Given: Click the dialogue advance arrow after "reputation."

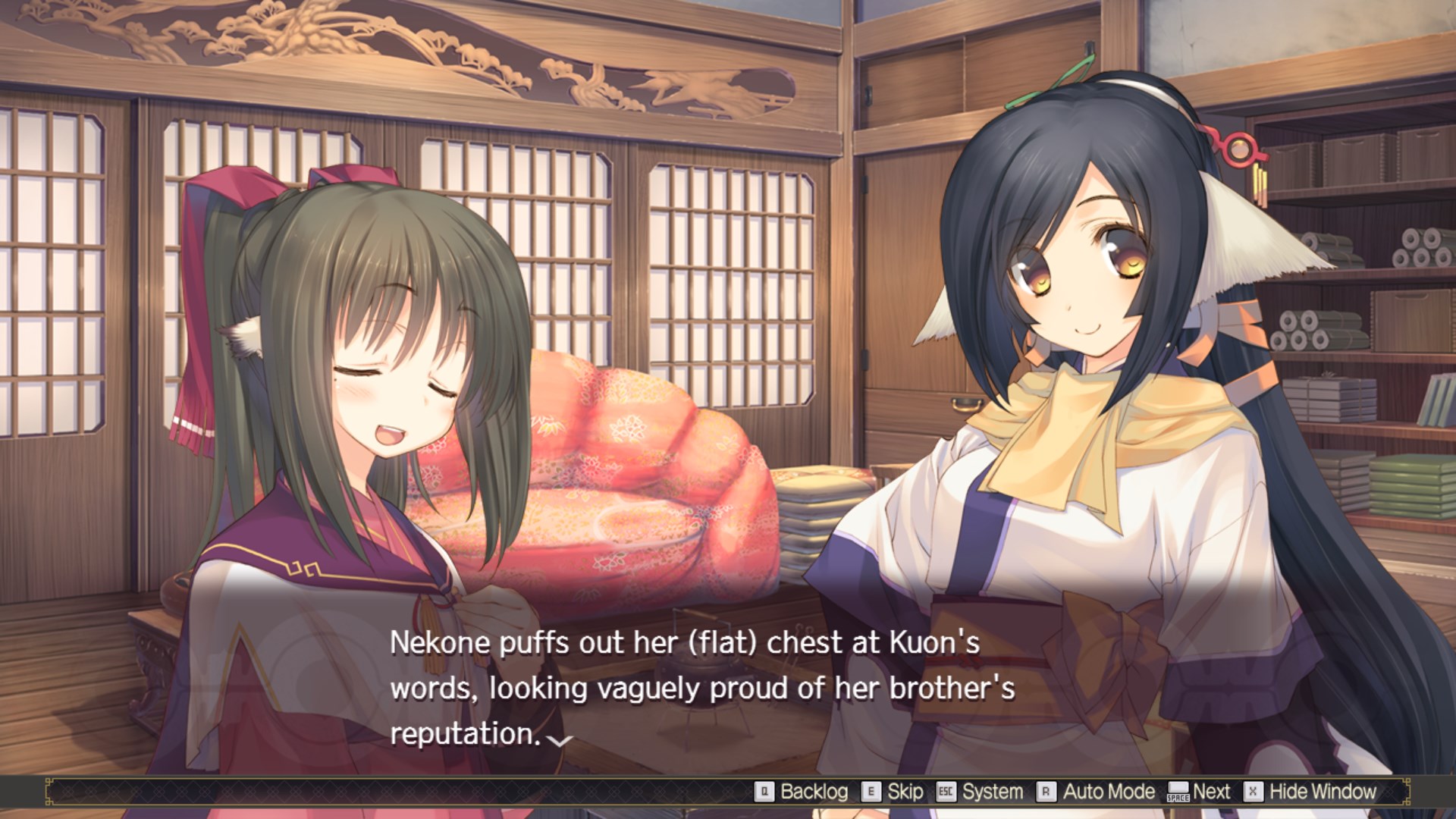Looking at the screenshot, I should (x=560, y=740).
